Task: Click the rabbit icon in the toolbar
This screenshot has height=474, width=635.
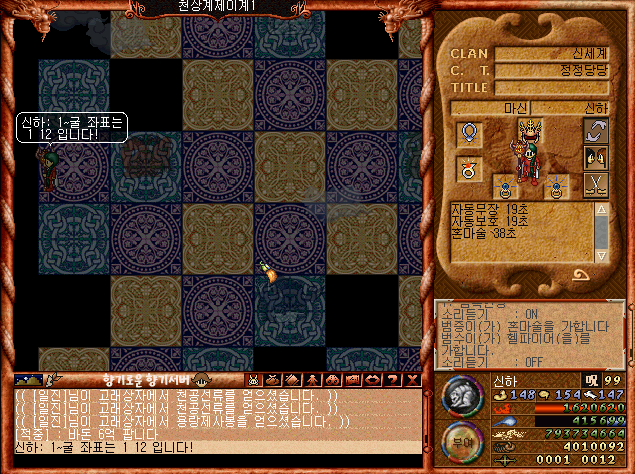Action: 254,380
